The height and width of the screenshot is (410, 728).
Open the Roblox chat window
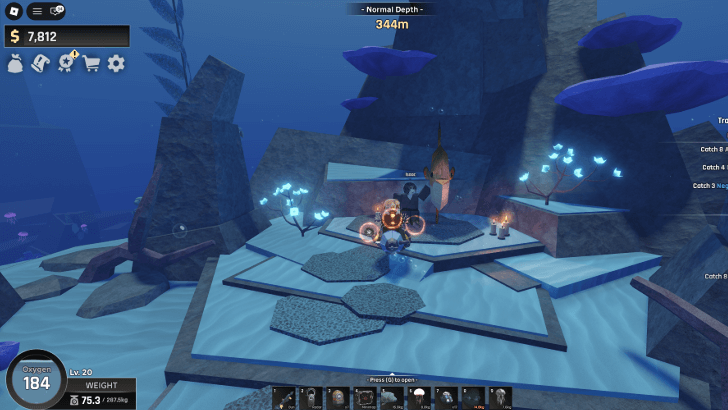(56, 11)
